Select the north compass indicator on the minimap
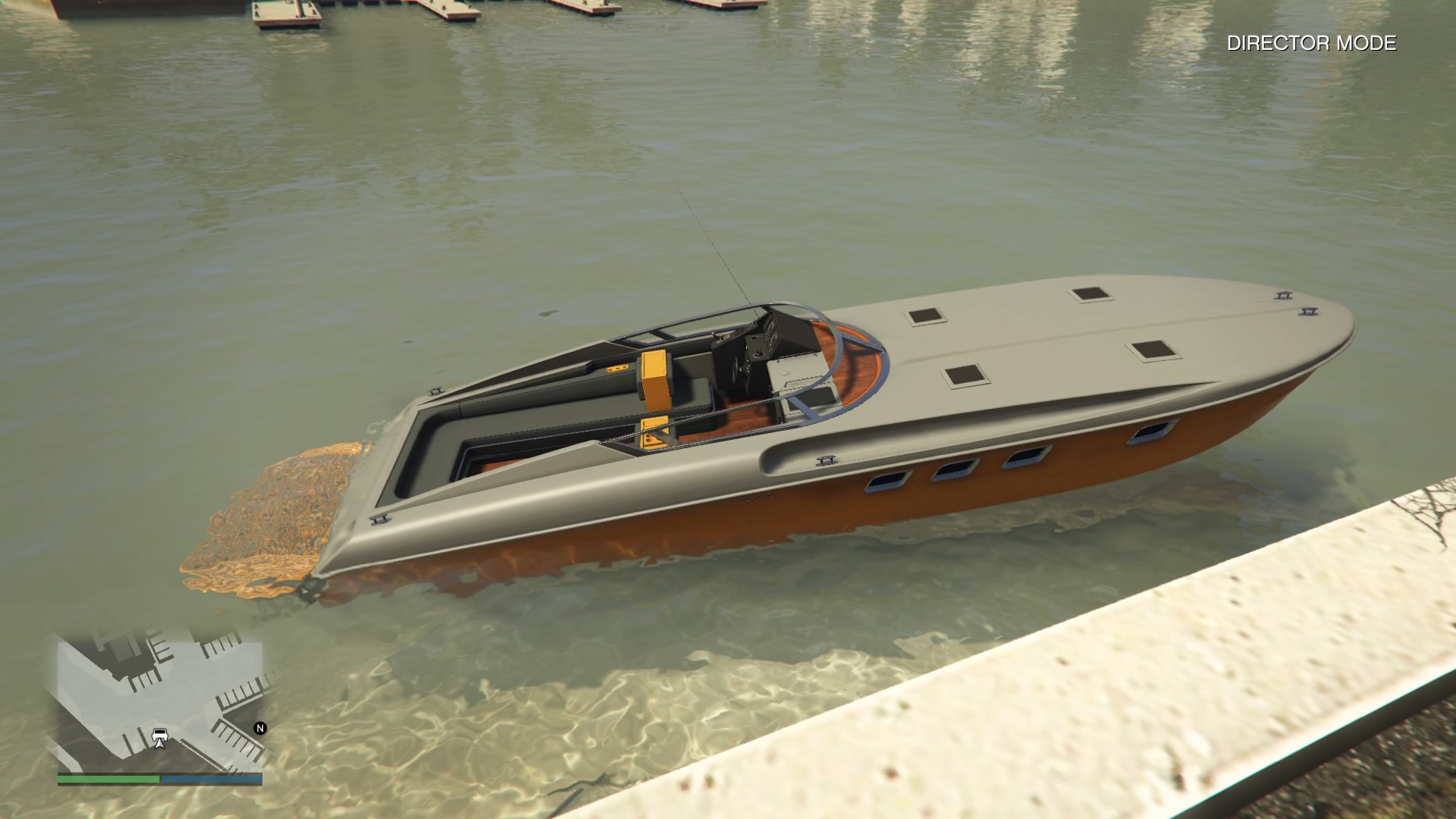This screenshot has width=1456, height=819. pos(259,728)
